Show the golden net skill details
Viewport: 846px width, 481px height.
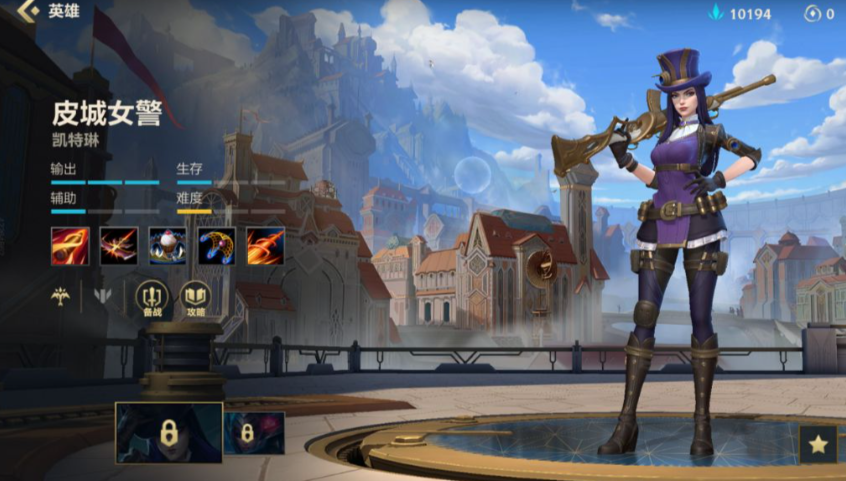[x=216, y=245]
